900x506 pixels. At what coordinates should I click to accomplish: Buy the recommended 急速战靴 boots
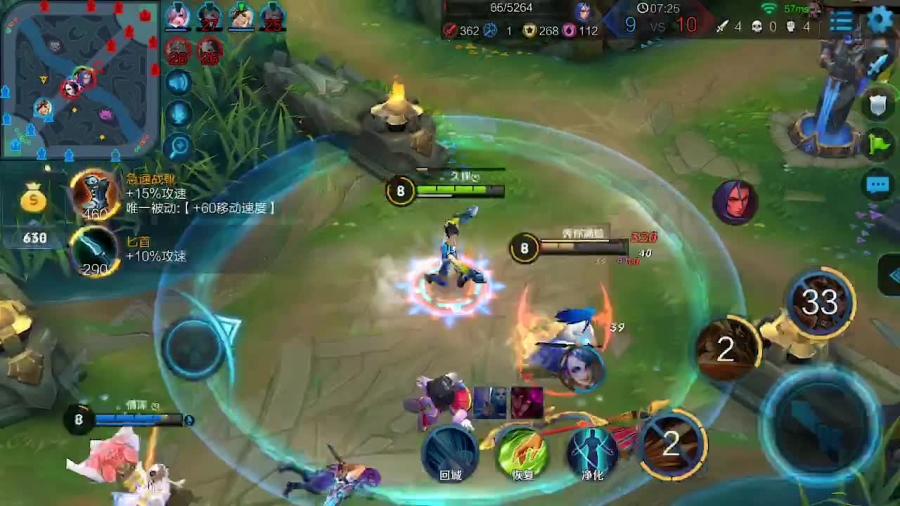pos(96,195)
